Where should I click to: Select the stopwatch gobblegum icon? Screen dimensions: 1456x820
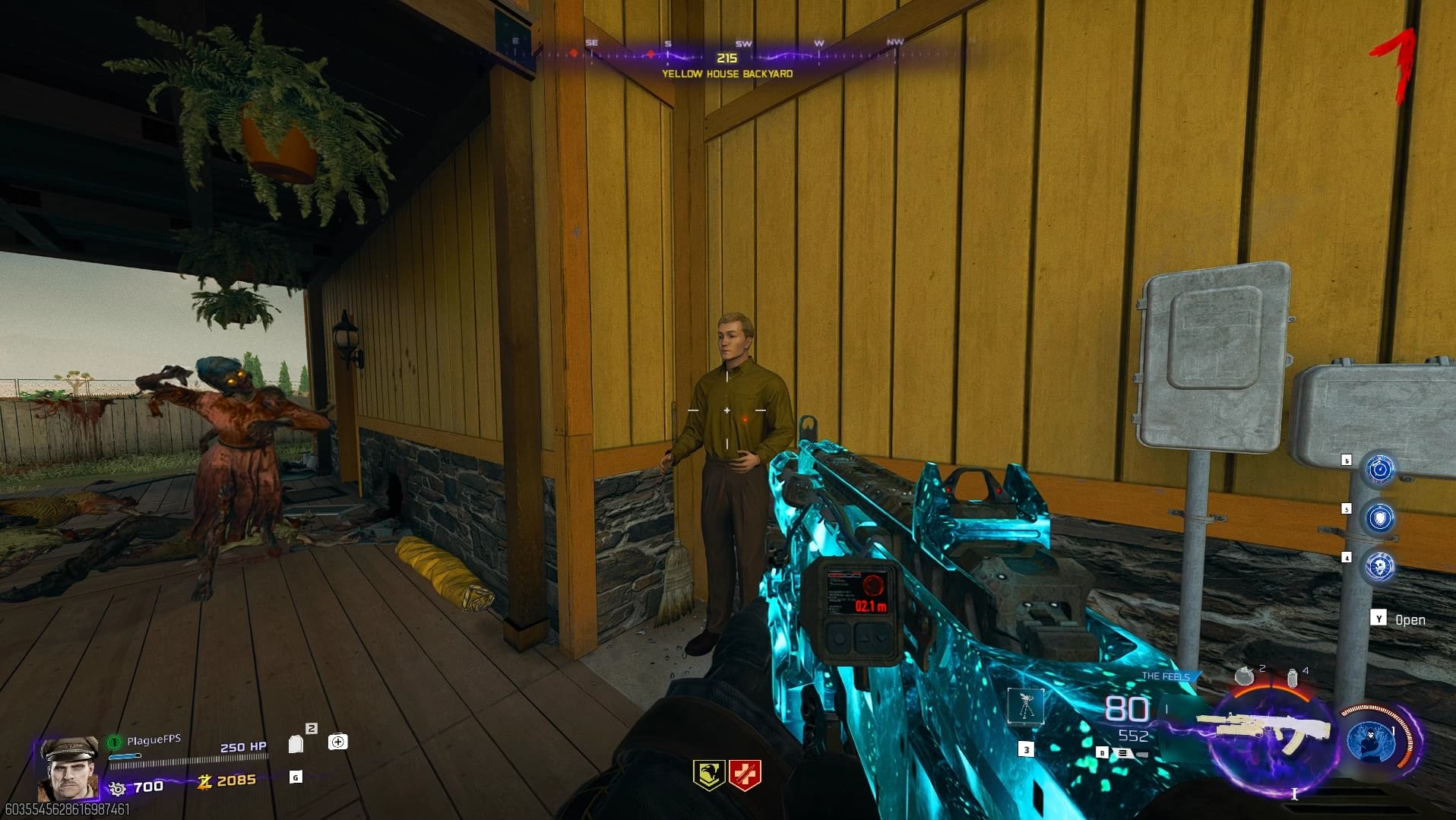pyautogui.click(x=1380, y=470)
